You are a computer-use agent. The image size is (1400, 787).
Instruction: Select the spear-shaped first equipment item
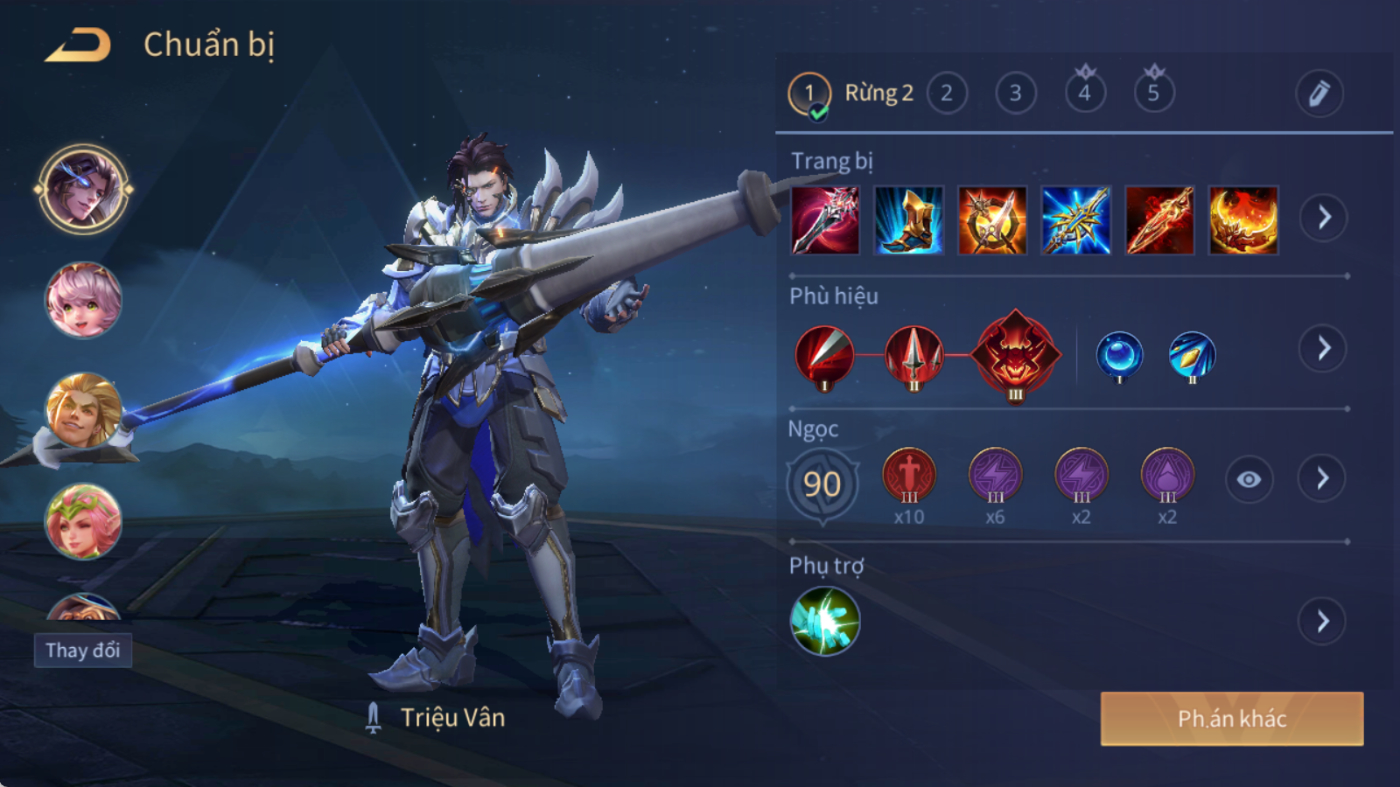tap(825, 220)
